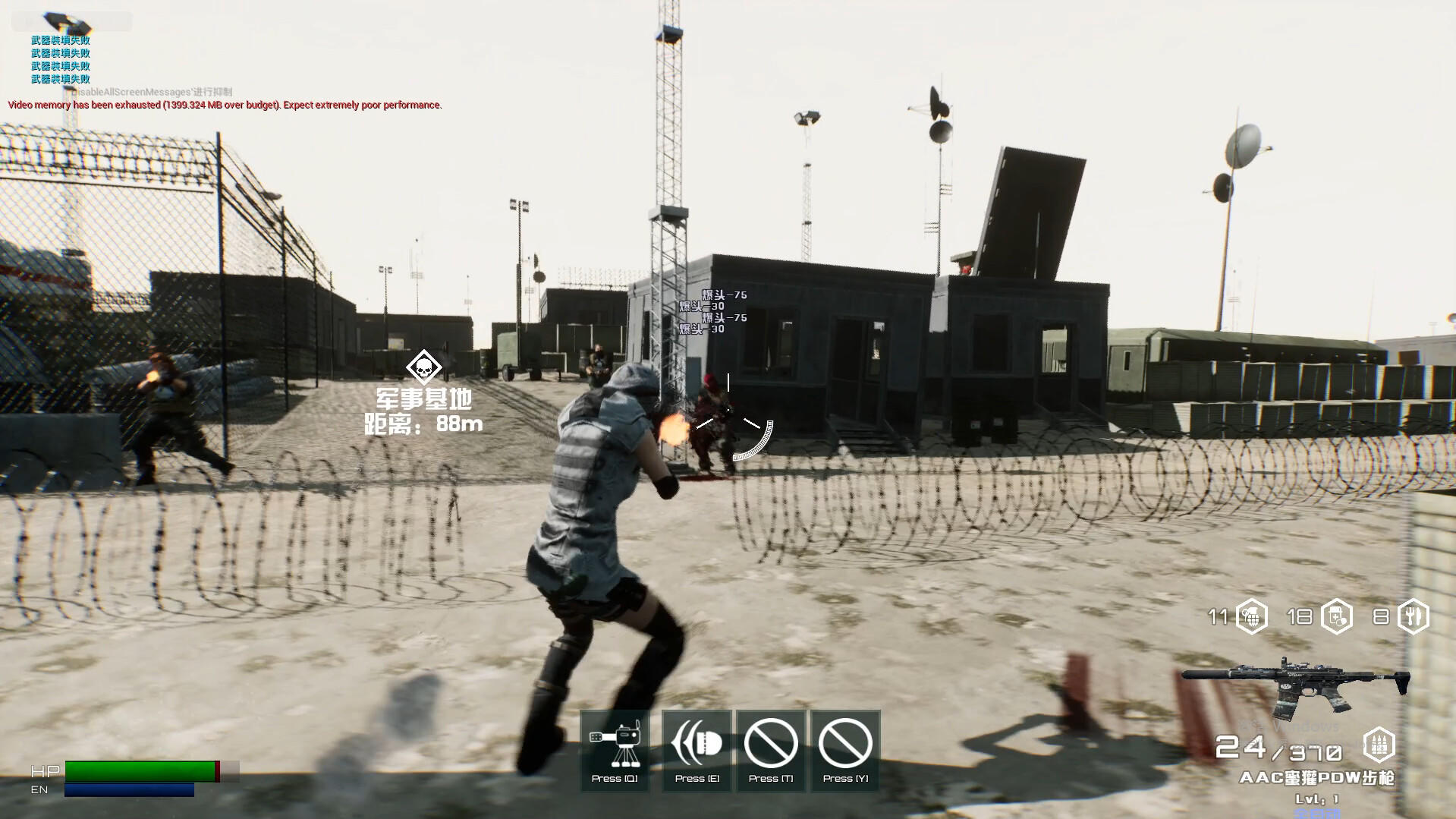
Task: Open the medkit supply icon showing 18
Action: point(1338,617)
